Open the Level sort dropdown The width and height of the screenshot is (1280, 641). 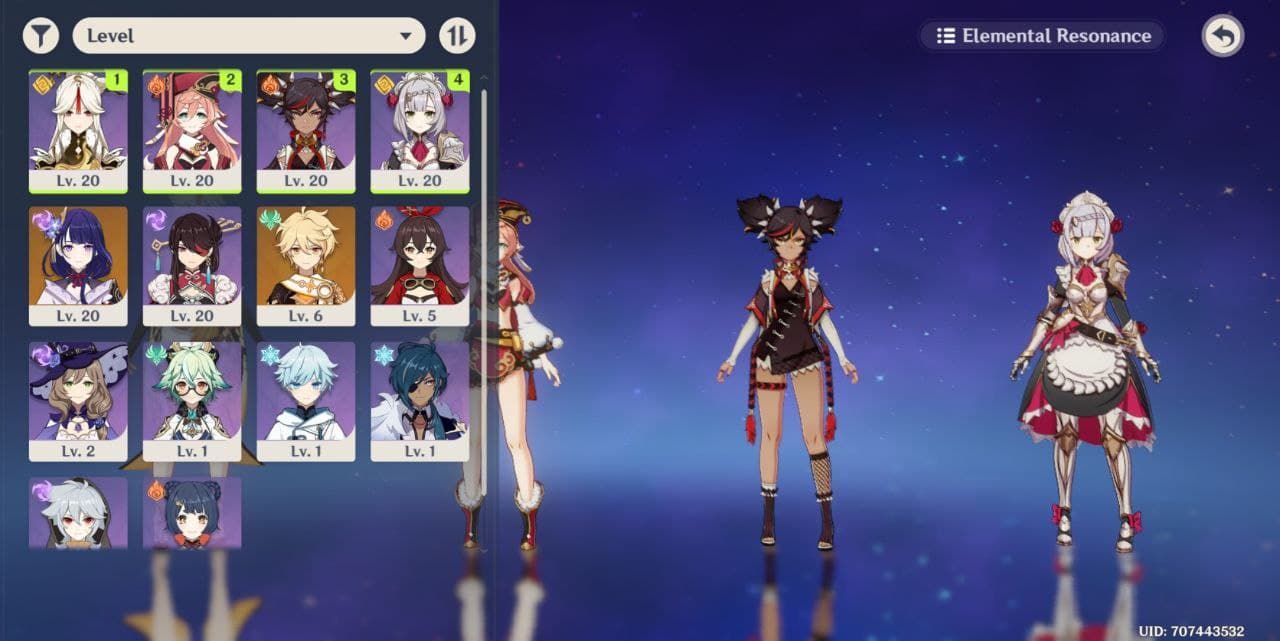[x=249, y=36]
